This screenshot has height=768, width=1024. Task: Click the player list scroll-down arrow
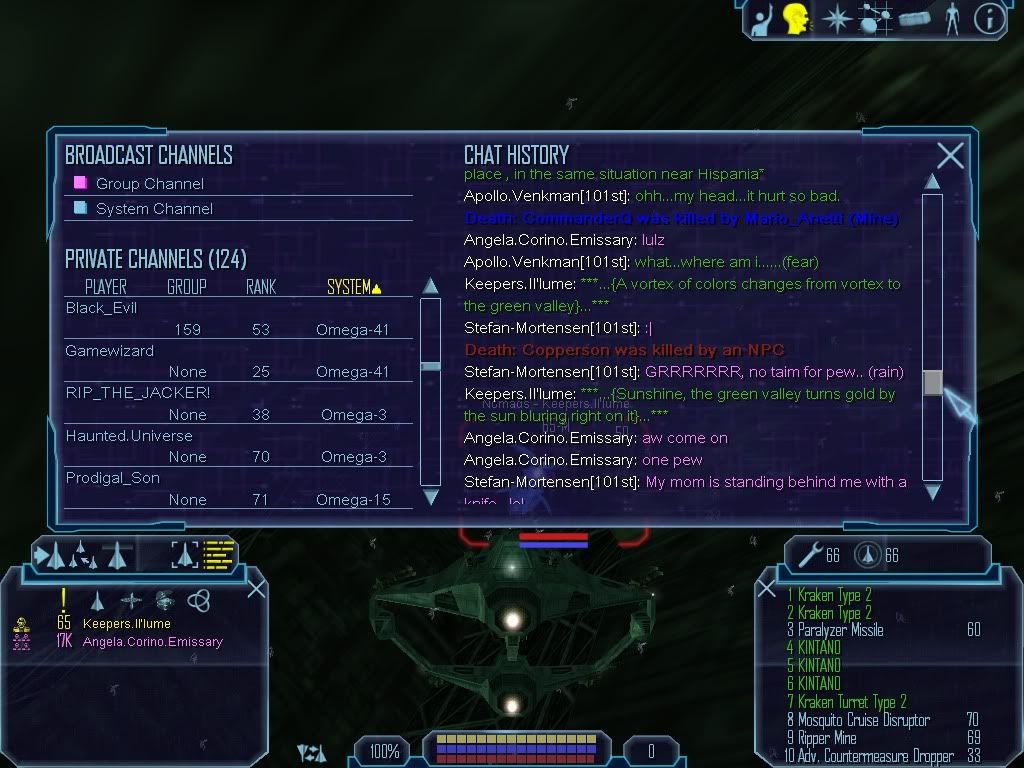[431, 496]
